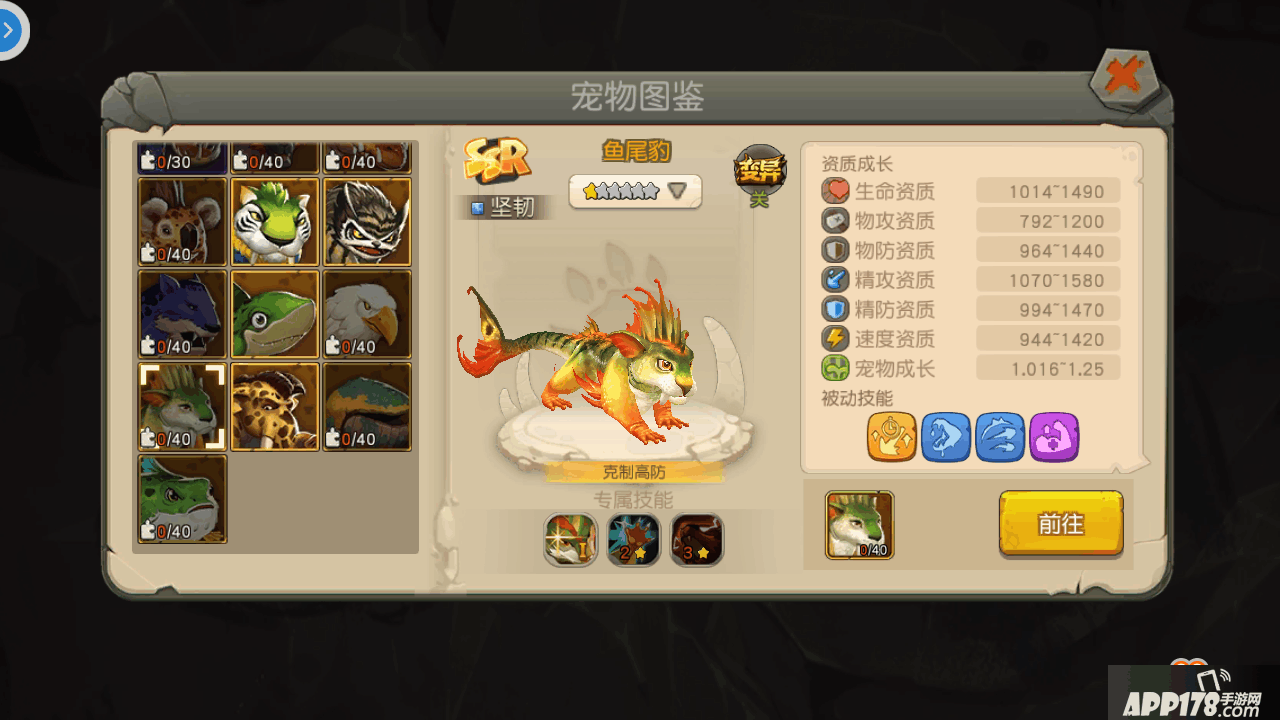
Task: Choose the koala pet portrait
Action: 183,221
